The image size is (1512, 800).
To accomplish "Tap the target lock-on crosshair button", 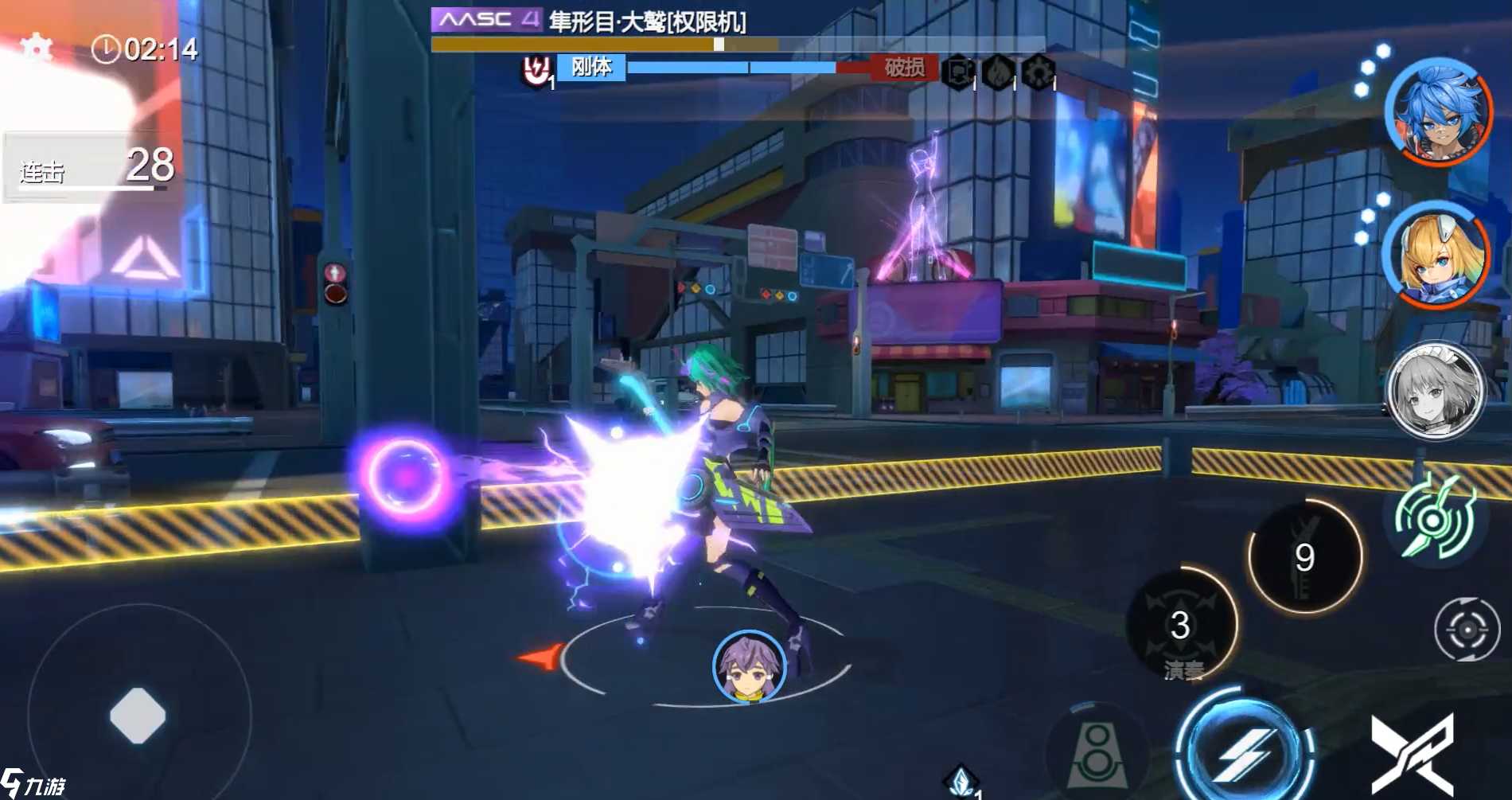I will pos(1467,630).
